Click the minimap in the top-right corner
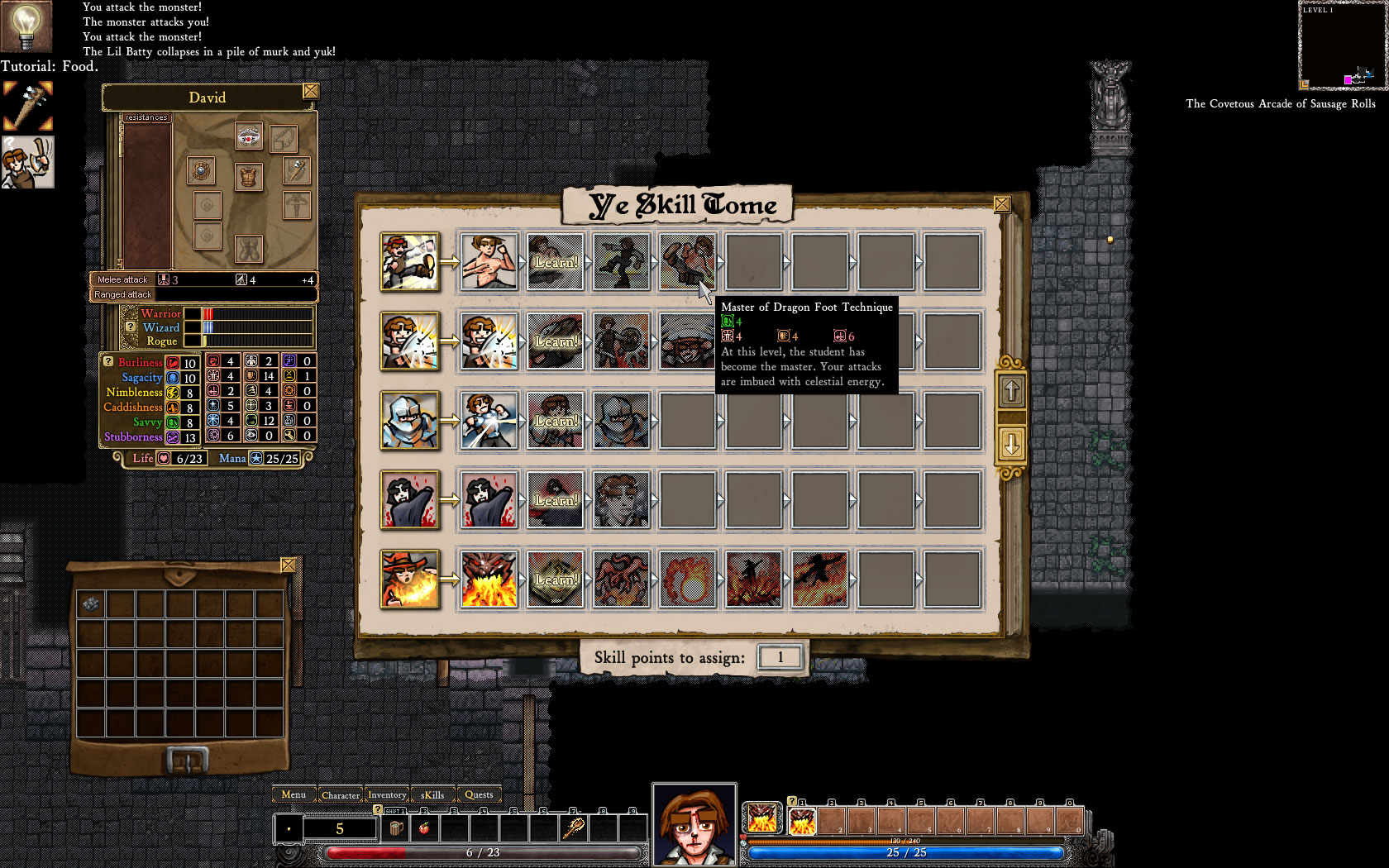The width and height of the screenshot is (1389, 868). pos(1341,45)
